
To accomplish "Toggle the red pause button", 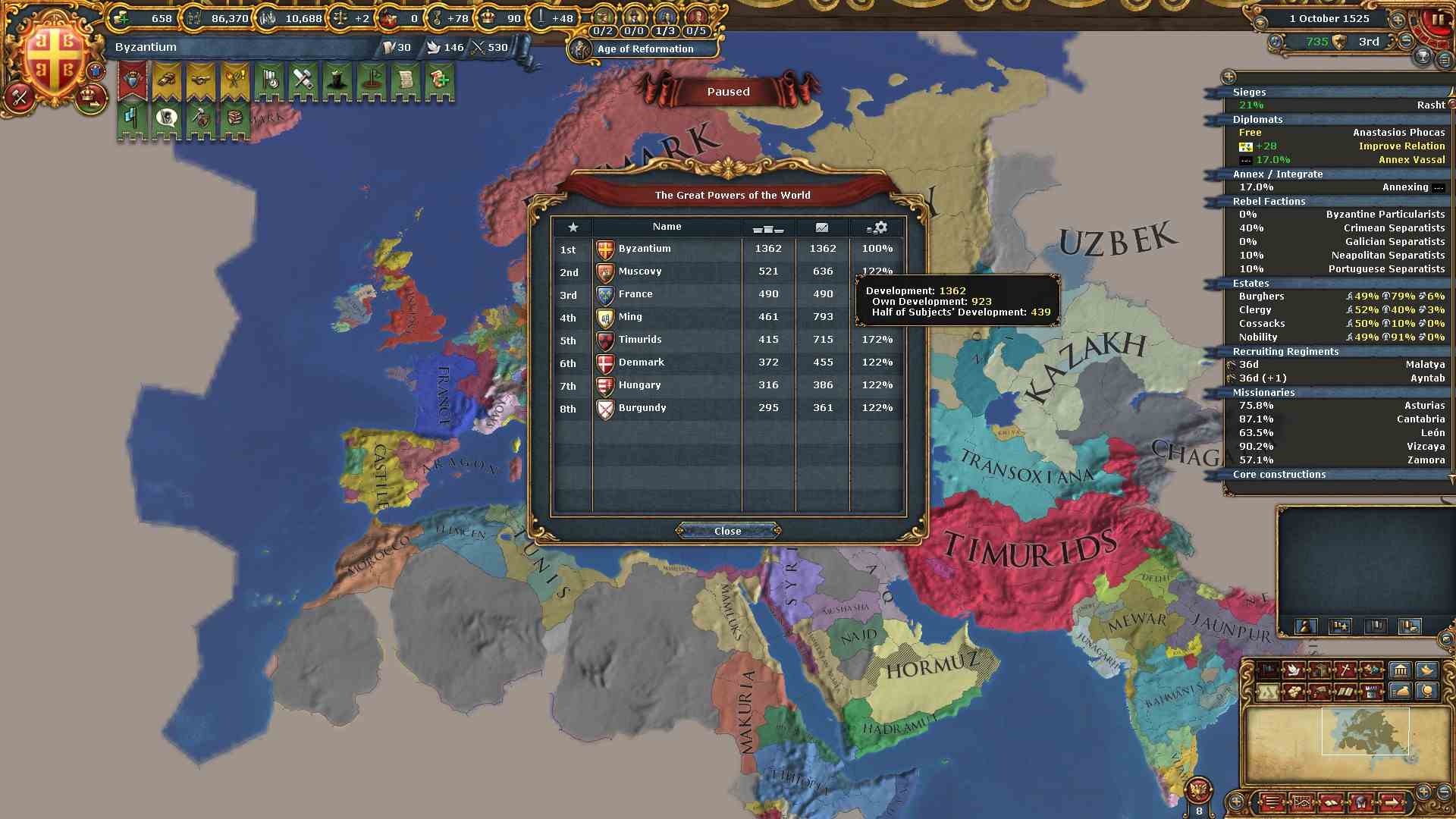I will [1436, 20].
